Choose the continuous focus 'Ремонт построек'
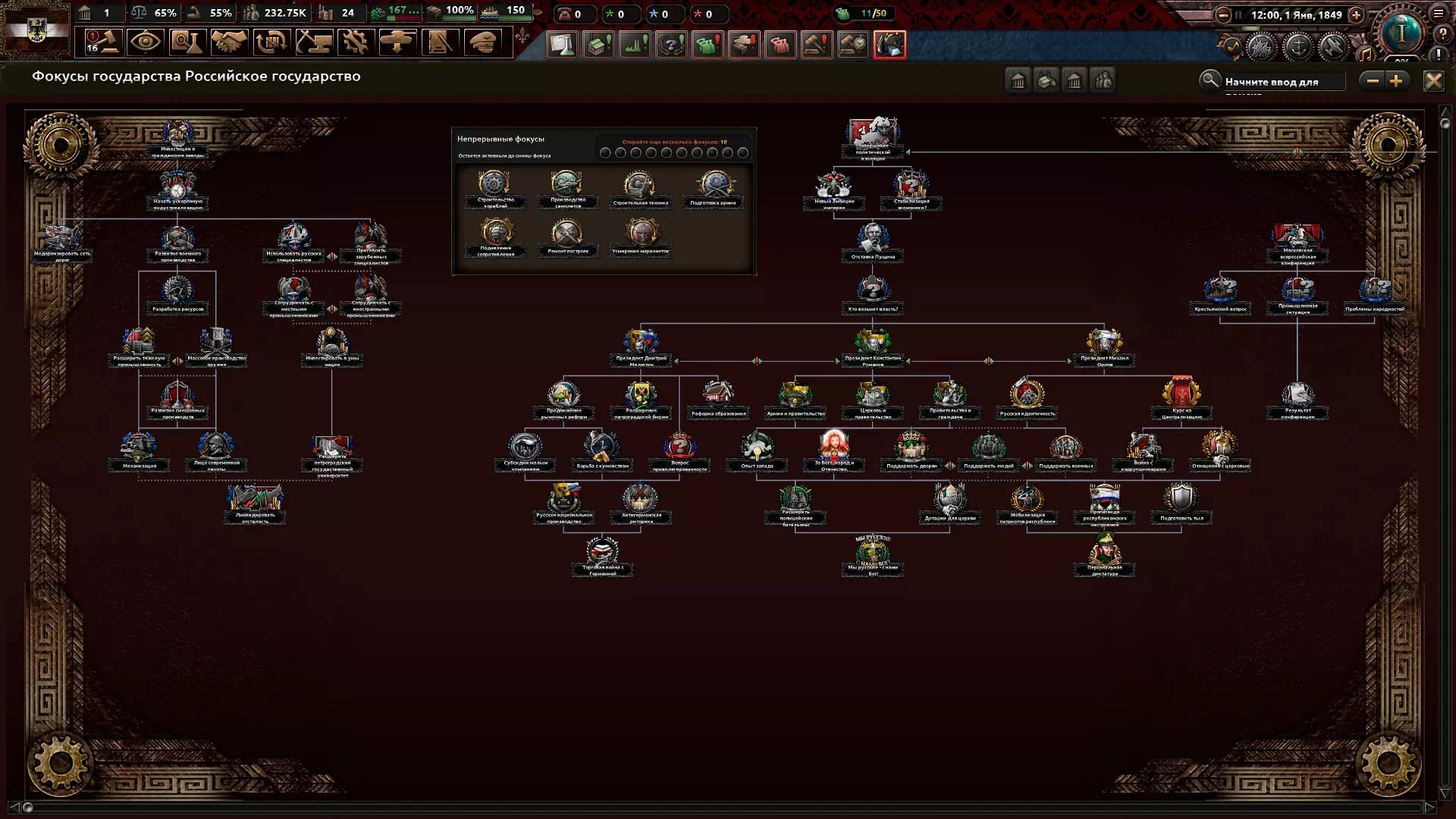Viewport: 1456px width, 819px height. [x=567, y=235]
